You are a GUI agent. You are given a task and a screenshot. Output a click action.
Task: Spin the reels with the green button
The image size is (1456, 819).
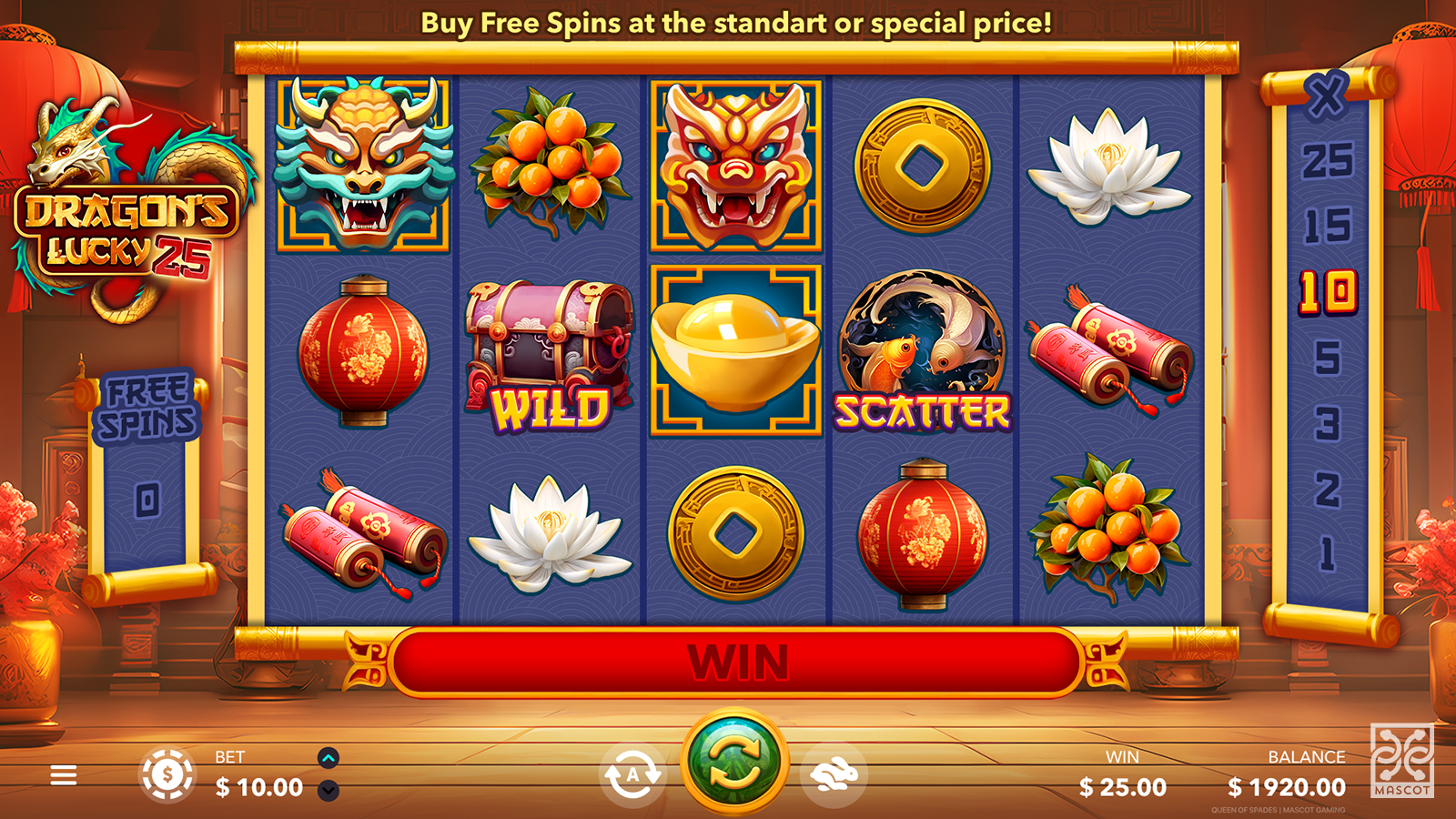click(x=735, y=763)
